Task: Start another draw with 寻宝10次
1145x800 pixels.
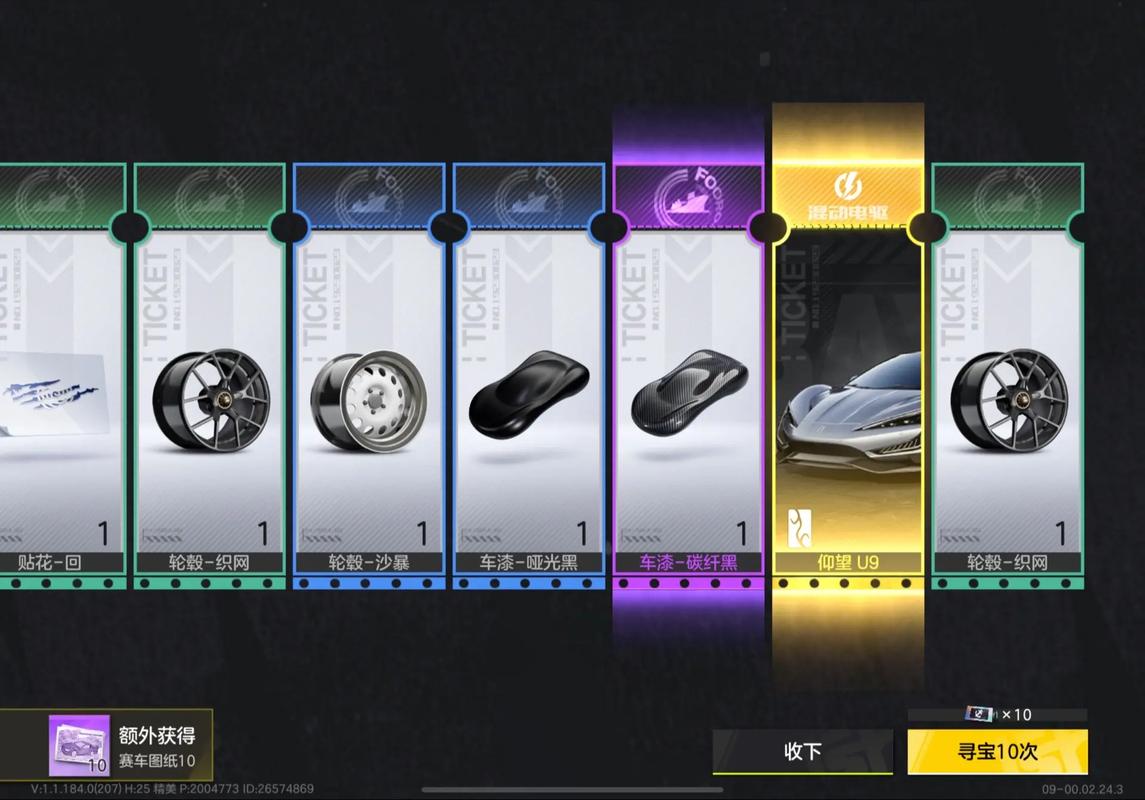Action: (997, 751)
